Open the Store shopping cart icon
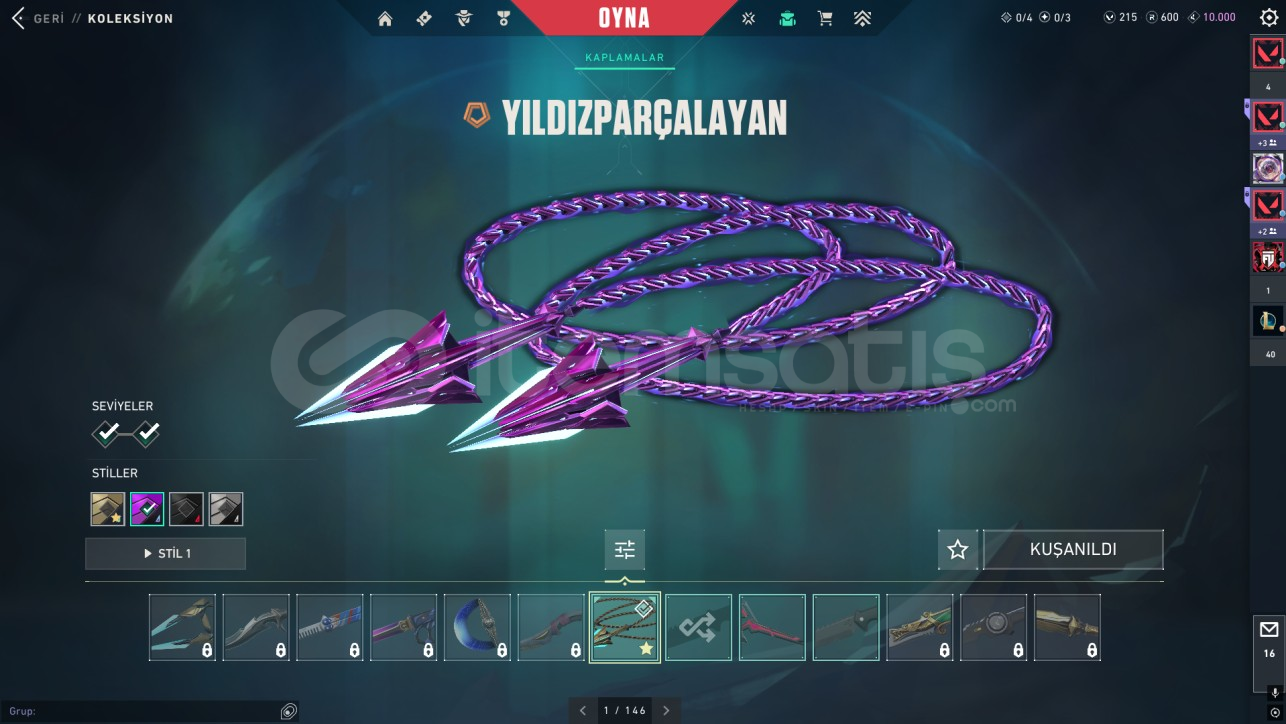Image resolution: width=1286 pixels, height=724 pixels. (825, 17)
